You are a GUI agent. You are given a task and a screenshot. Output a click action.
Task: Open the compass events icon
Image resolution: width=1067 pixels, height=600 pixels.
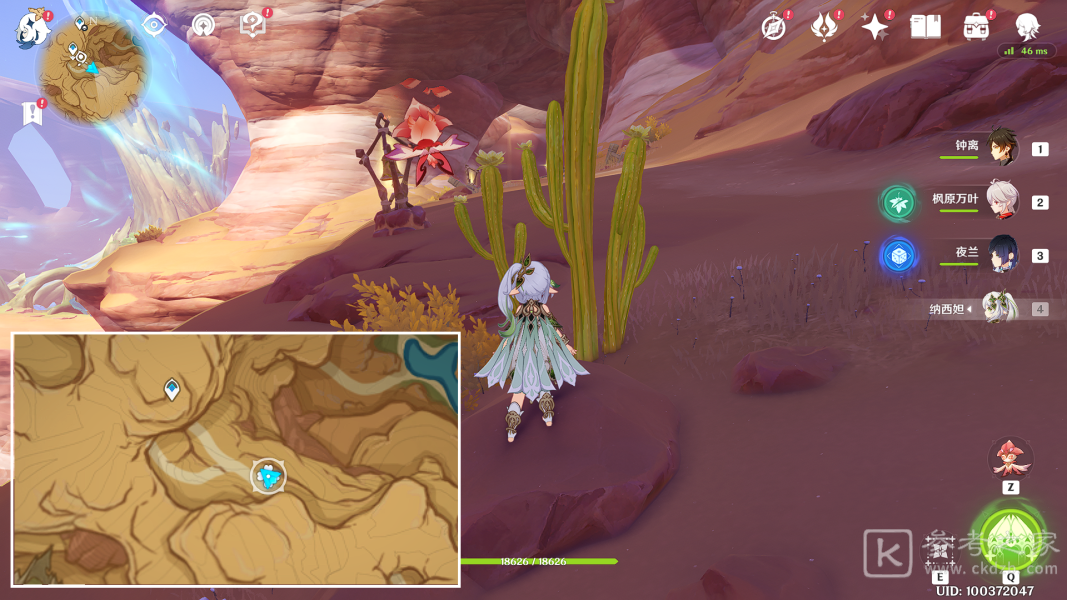773,27
